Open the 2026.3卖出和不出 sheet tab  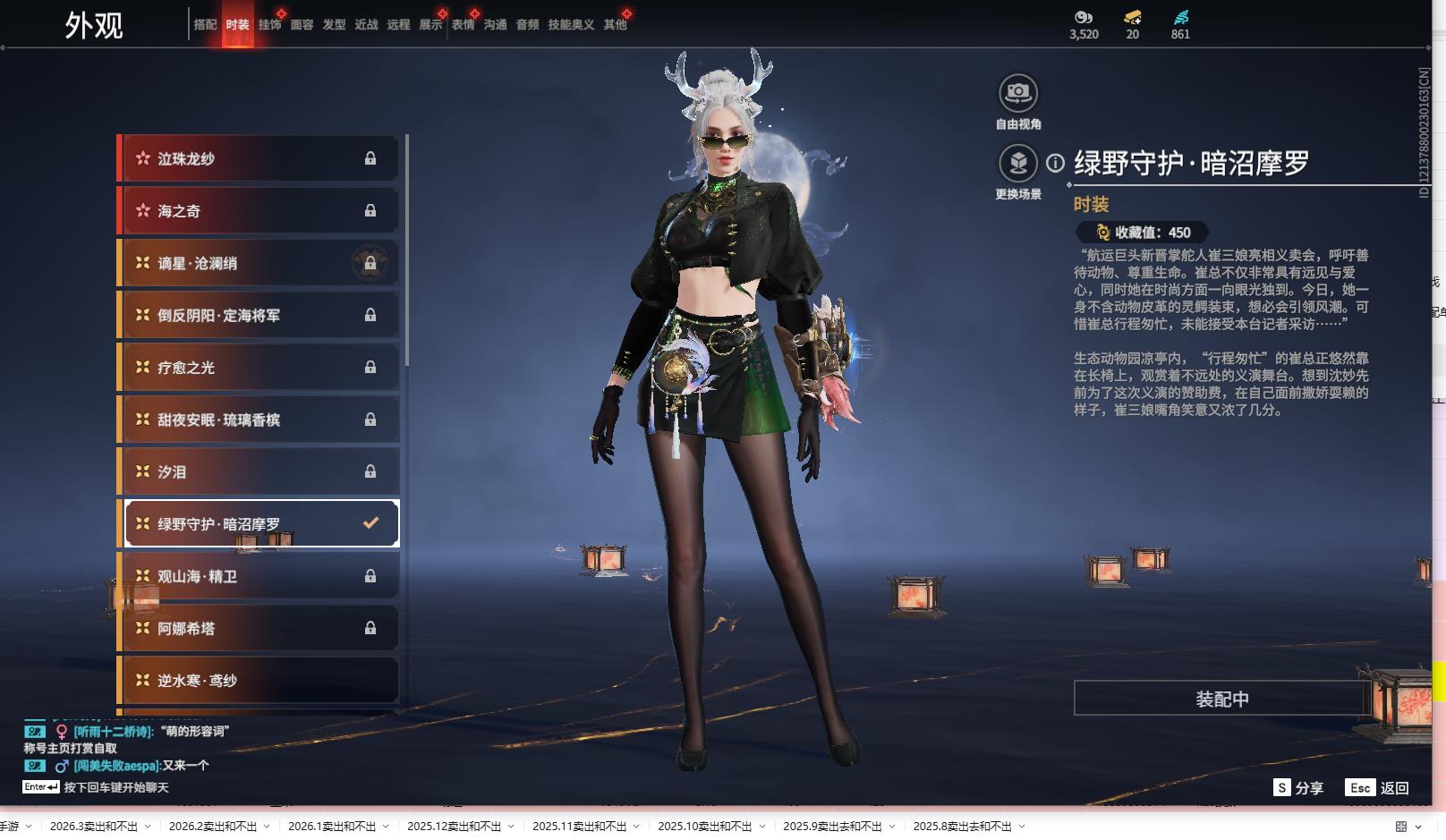94,827
